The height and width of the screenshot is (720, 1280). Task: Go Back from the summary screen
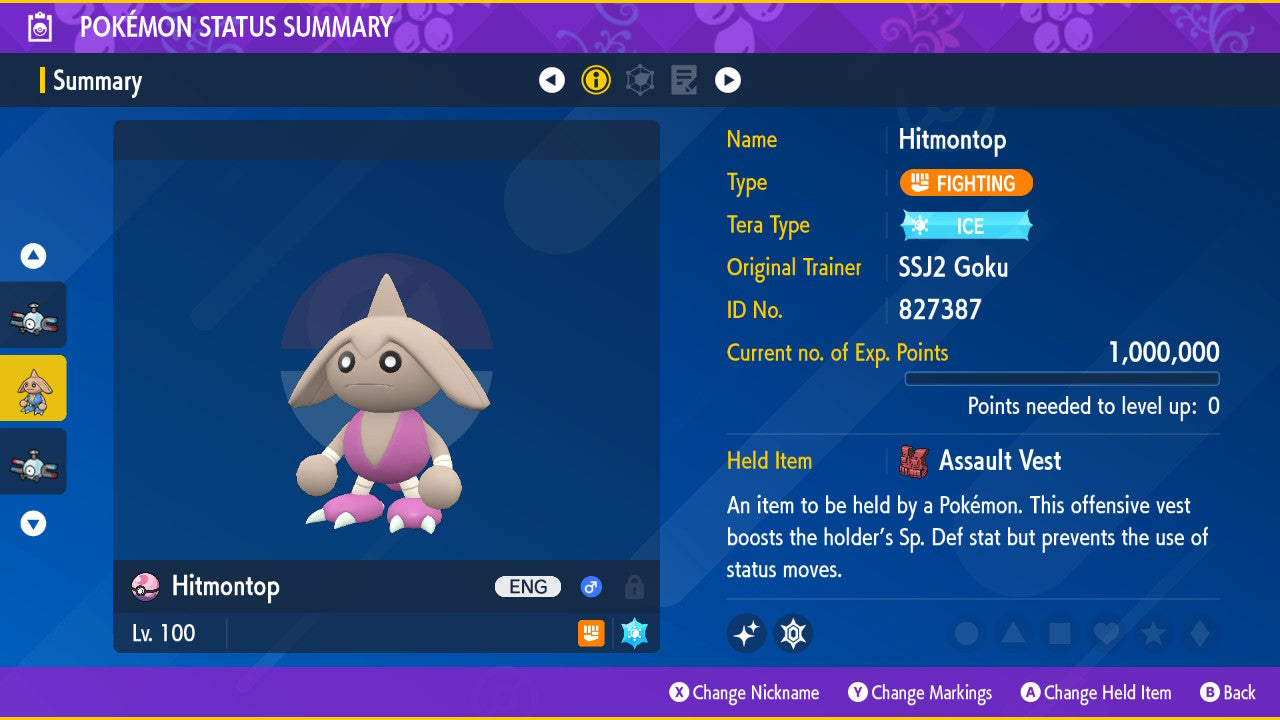point(1228,692)
